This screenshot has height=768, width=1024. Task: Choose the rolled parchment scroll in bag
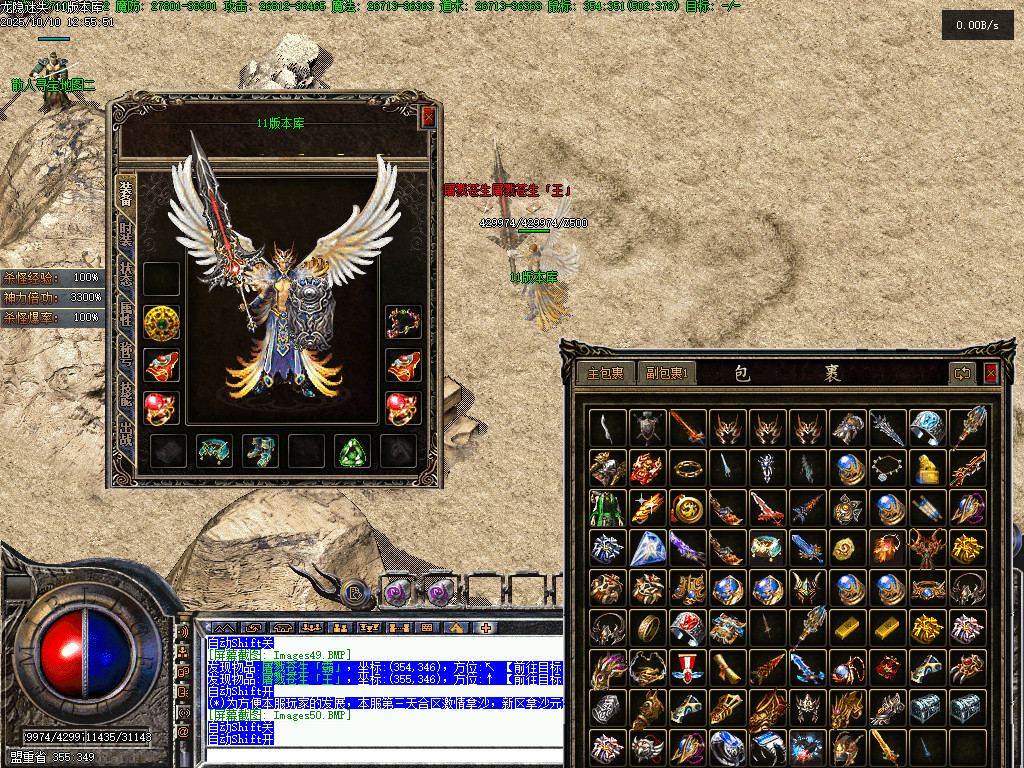[727, 667]
